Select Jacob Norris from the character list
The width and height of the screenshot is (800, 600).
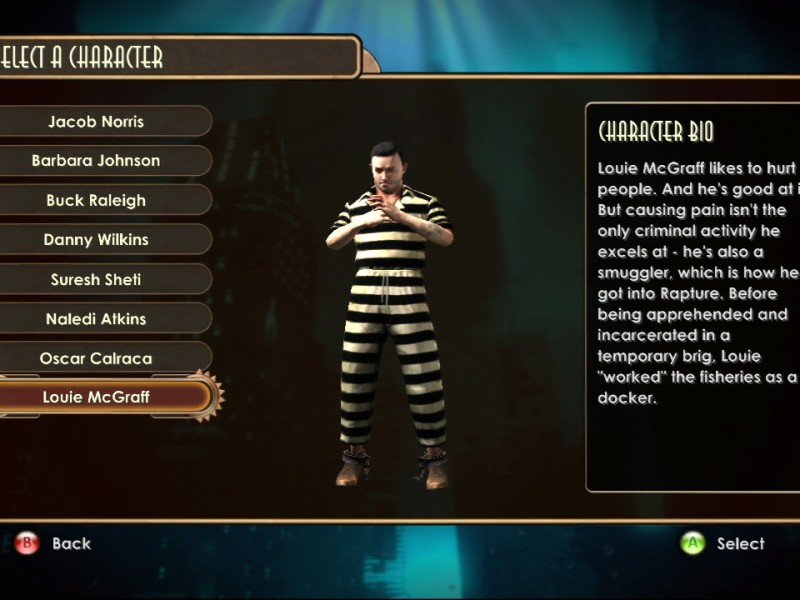(x=96, y=122)
